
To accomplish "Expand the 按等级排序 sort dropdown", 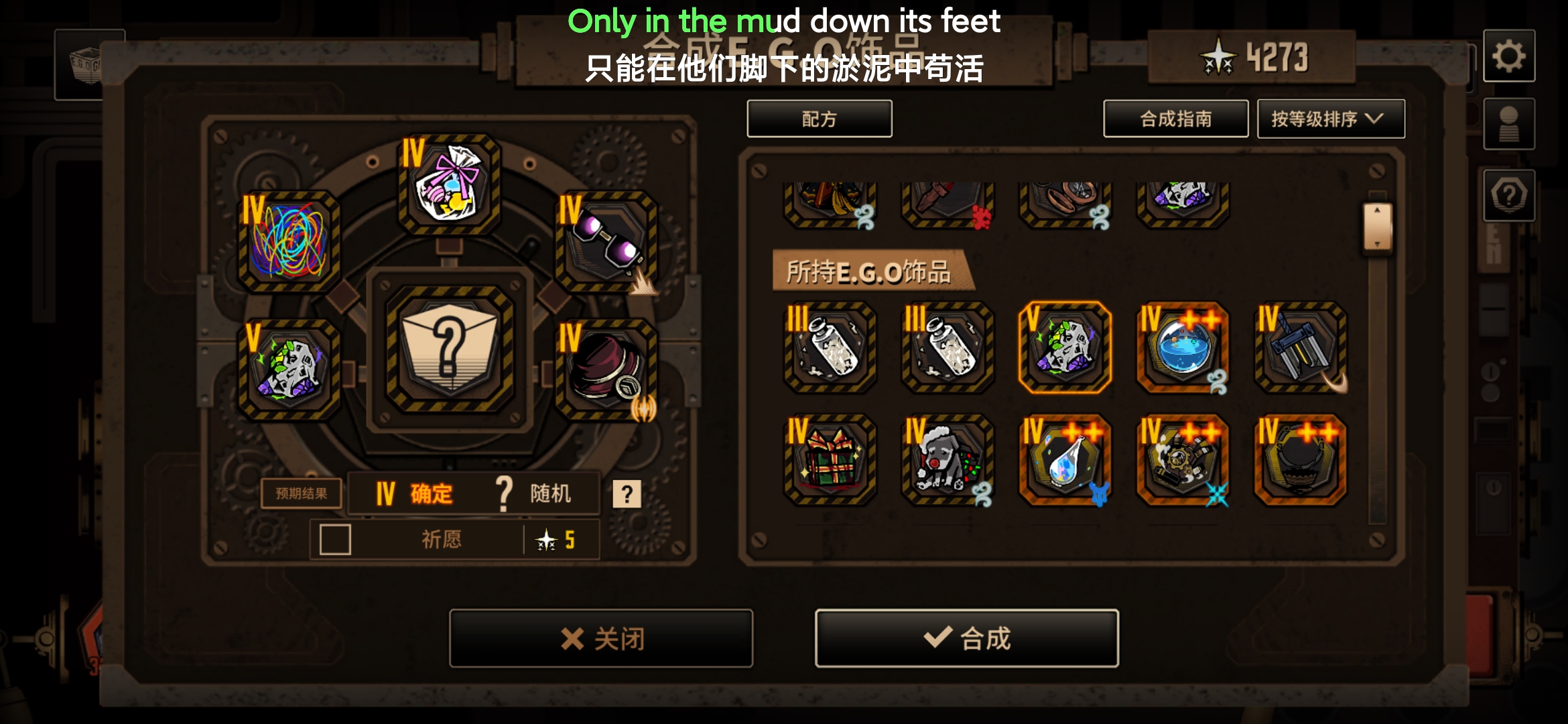I will [1330, 119].
